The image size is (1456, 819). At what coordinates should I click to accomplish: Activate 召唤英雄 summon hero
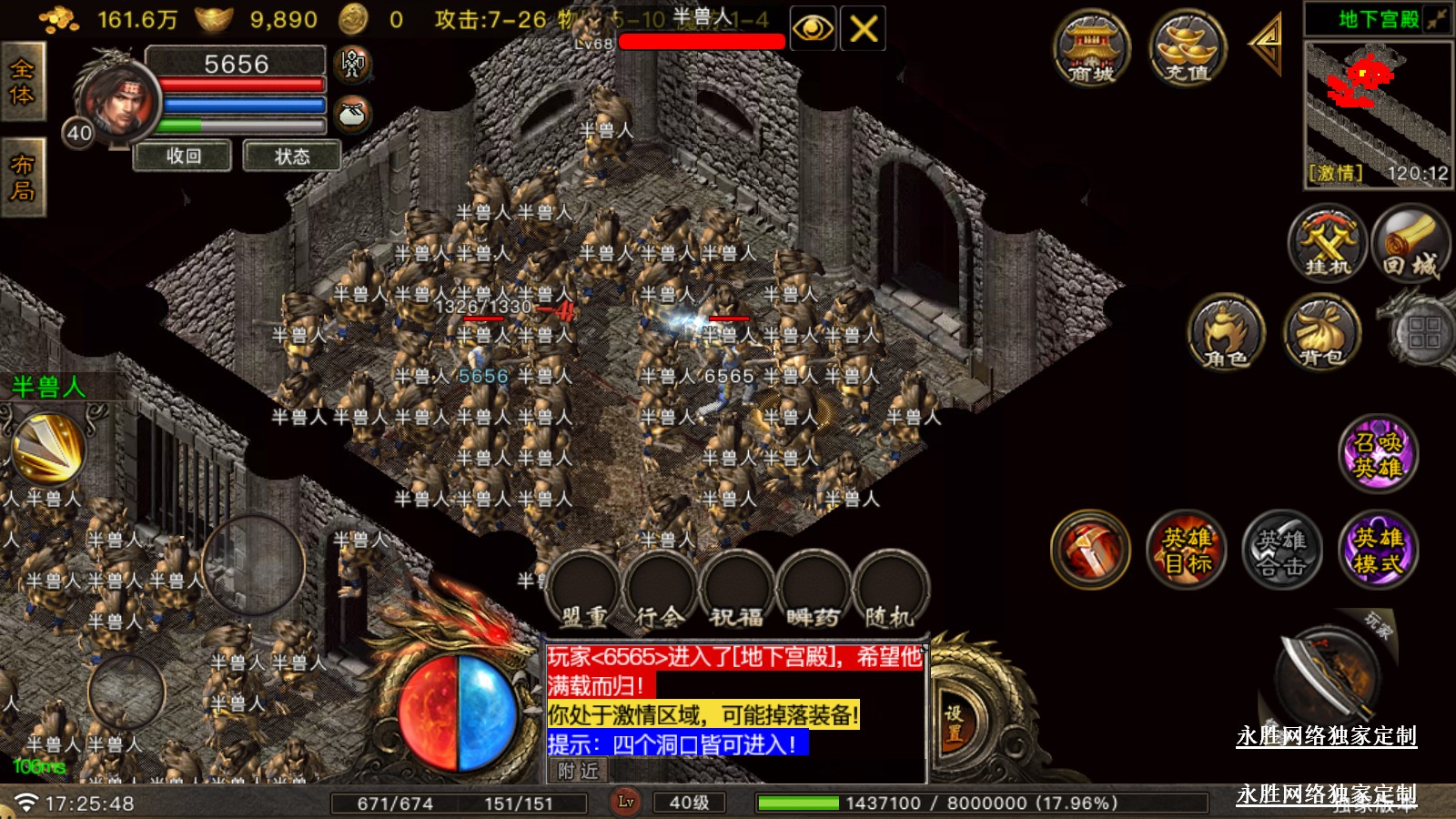(1378, 454)
